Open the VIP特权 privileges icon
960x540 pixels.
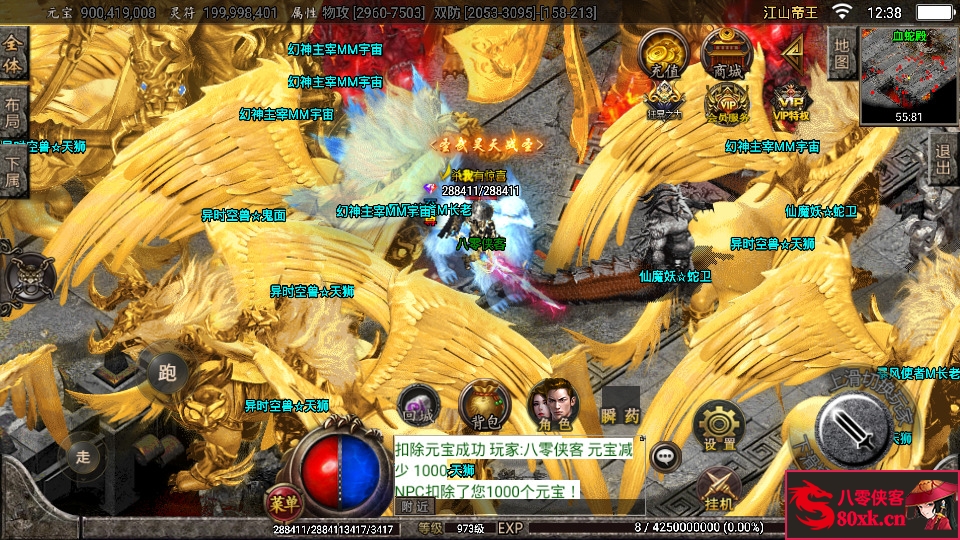click(791, 102)
